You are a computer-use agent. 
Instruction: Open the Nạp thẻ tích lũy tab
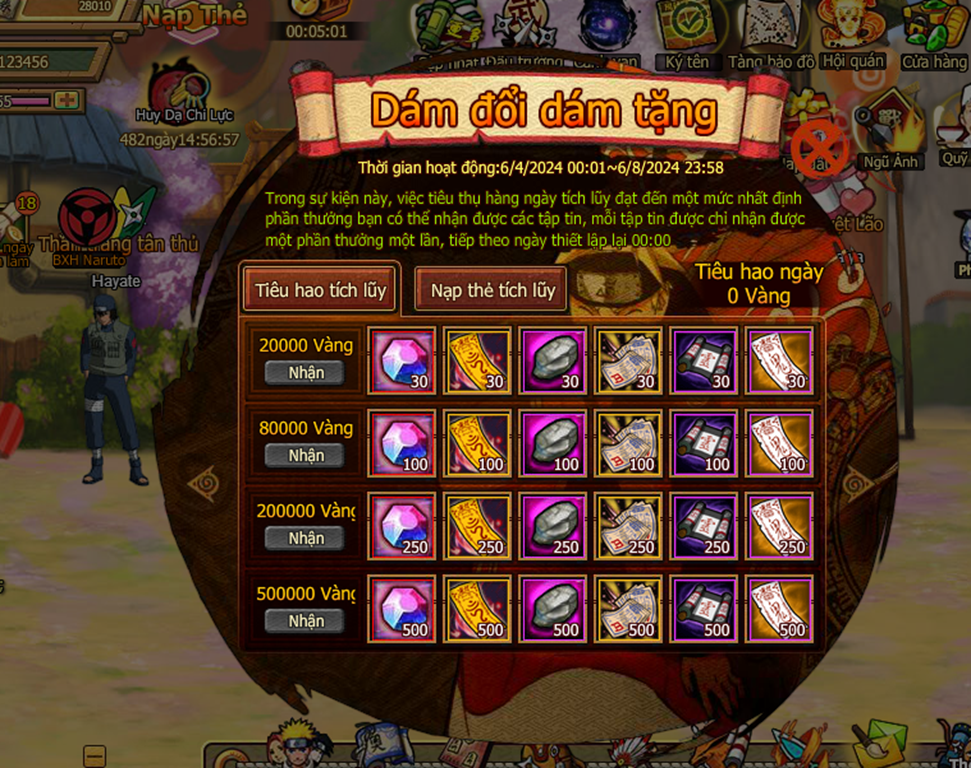click(492, 290)
